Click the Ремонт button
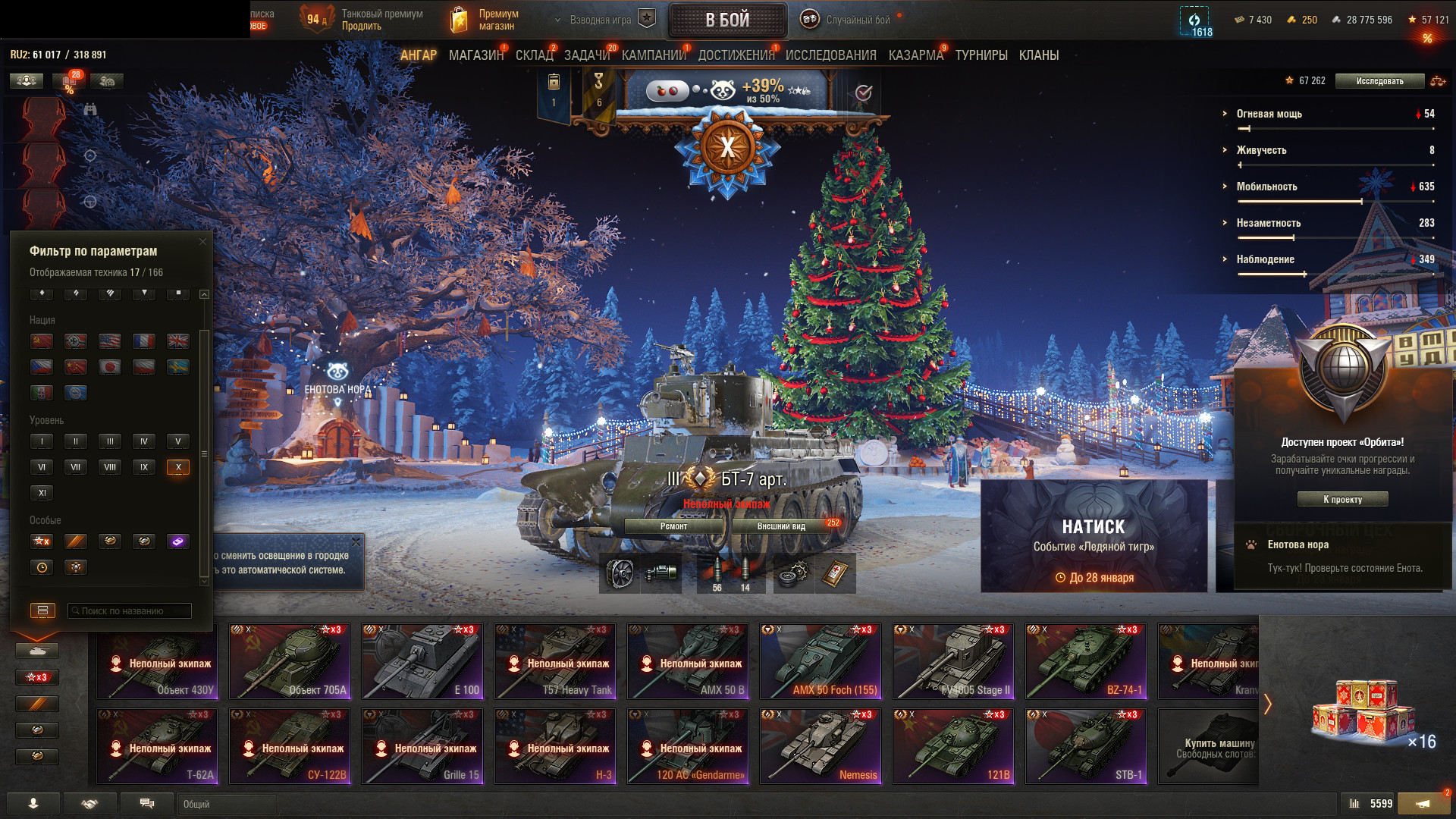The height and width of the screenshot is (819, 1456). (x=673, y=526)
